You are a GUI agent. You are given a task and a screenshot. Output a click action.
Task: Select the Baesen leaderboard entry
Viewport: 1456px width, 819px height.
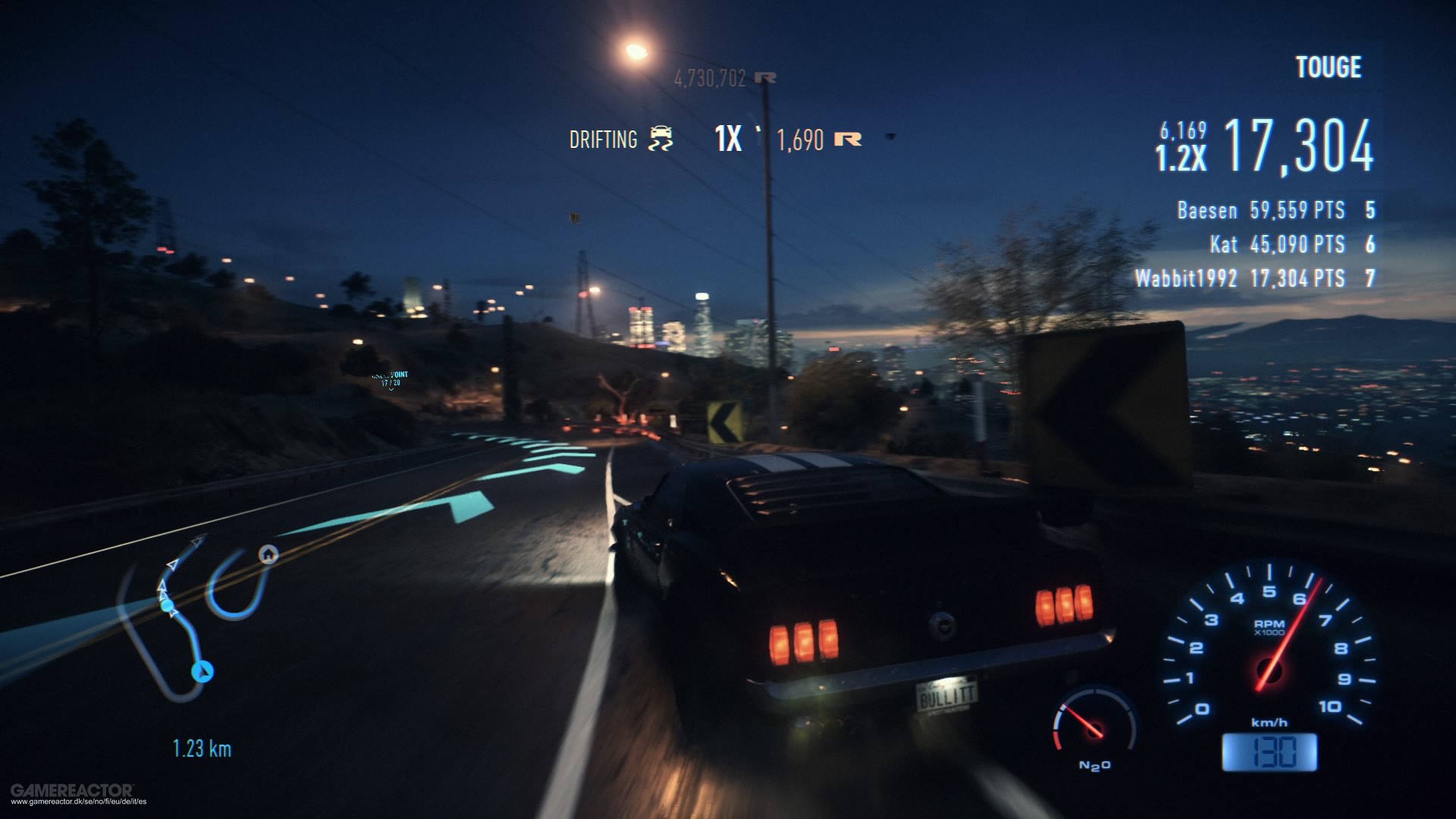click(x=1274, y=211)
